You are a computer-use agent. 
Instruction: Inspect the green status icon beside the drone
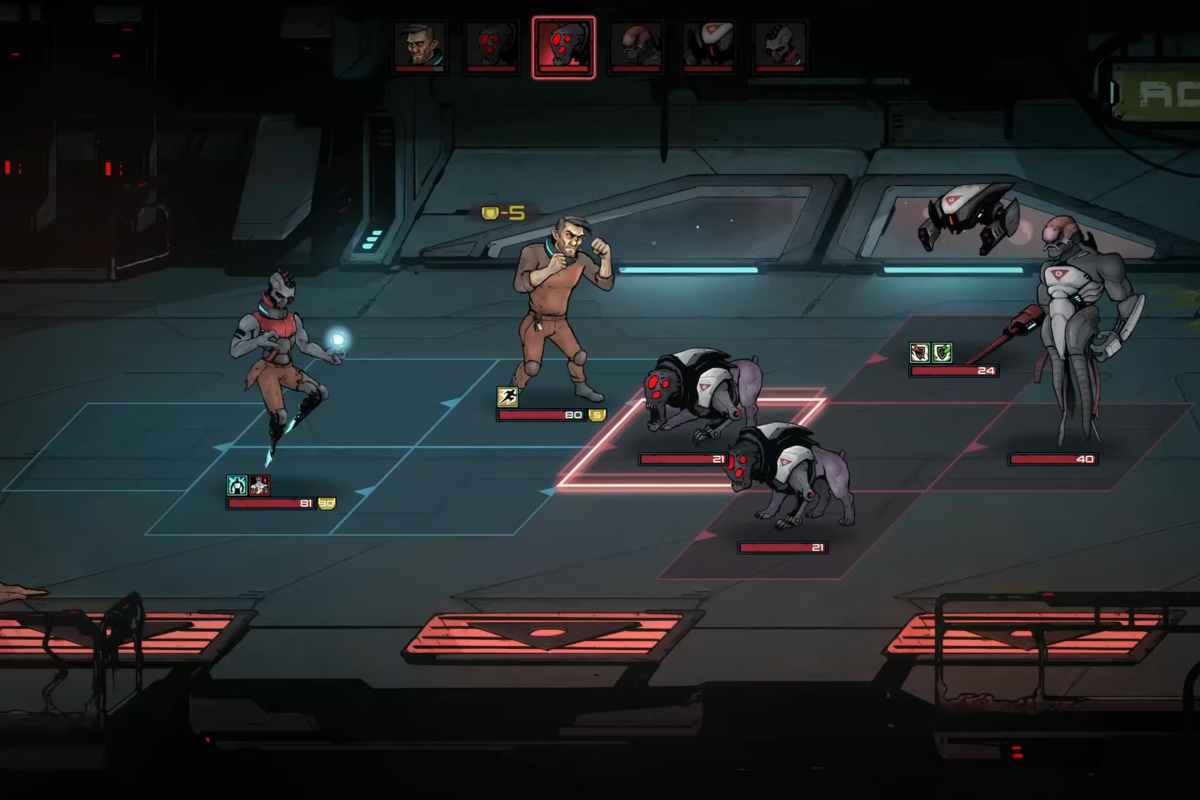coord(942,352)
